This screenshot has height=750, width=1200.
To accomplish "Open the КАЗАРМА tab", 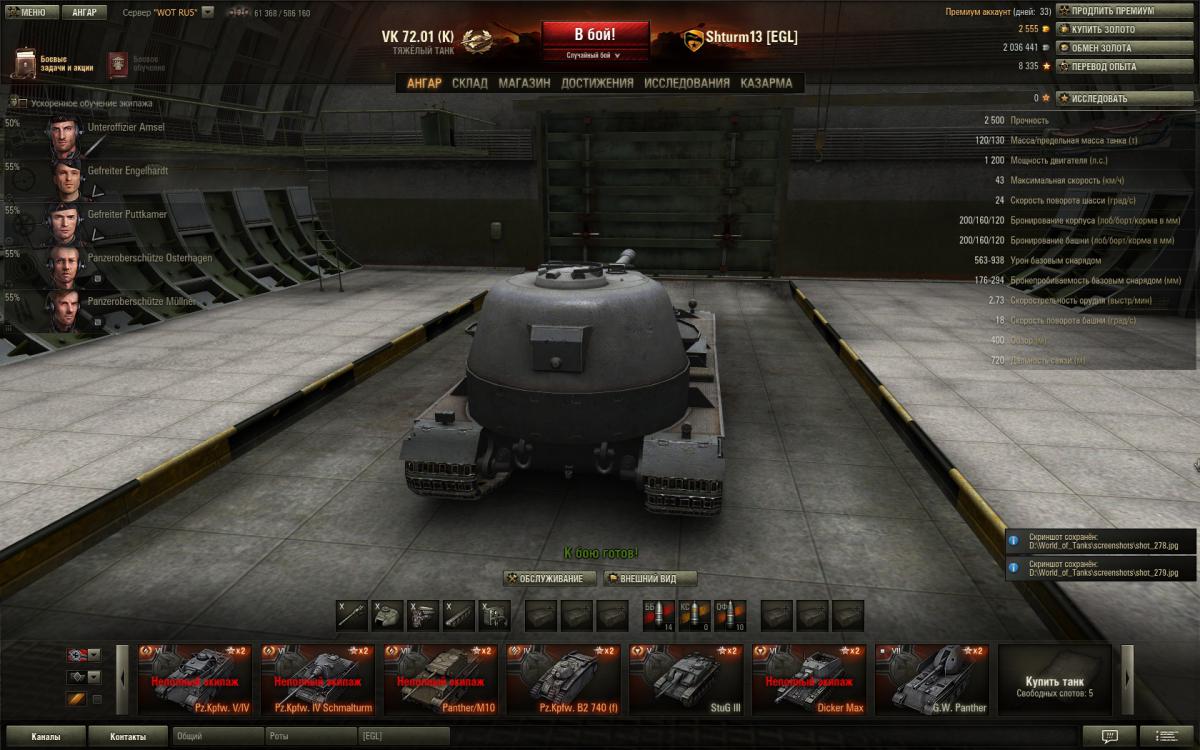I will coord(766,83).
